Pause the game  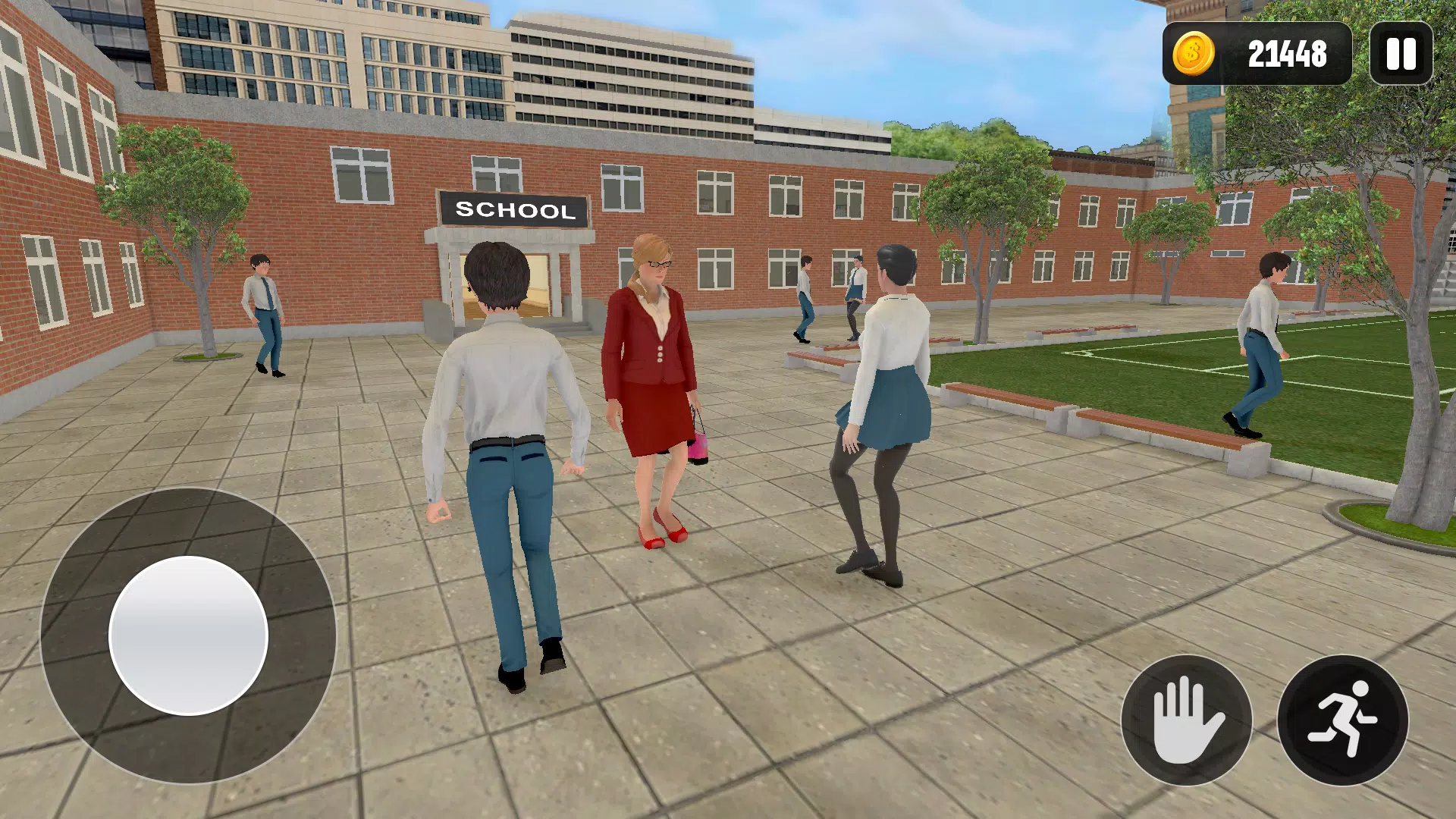tap(1401, 54)
